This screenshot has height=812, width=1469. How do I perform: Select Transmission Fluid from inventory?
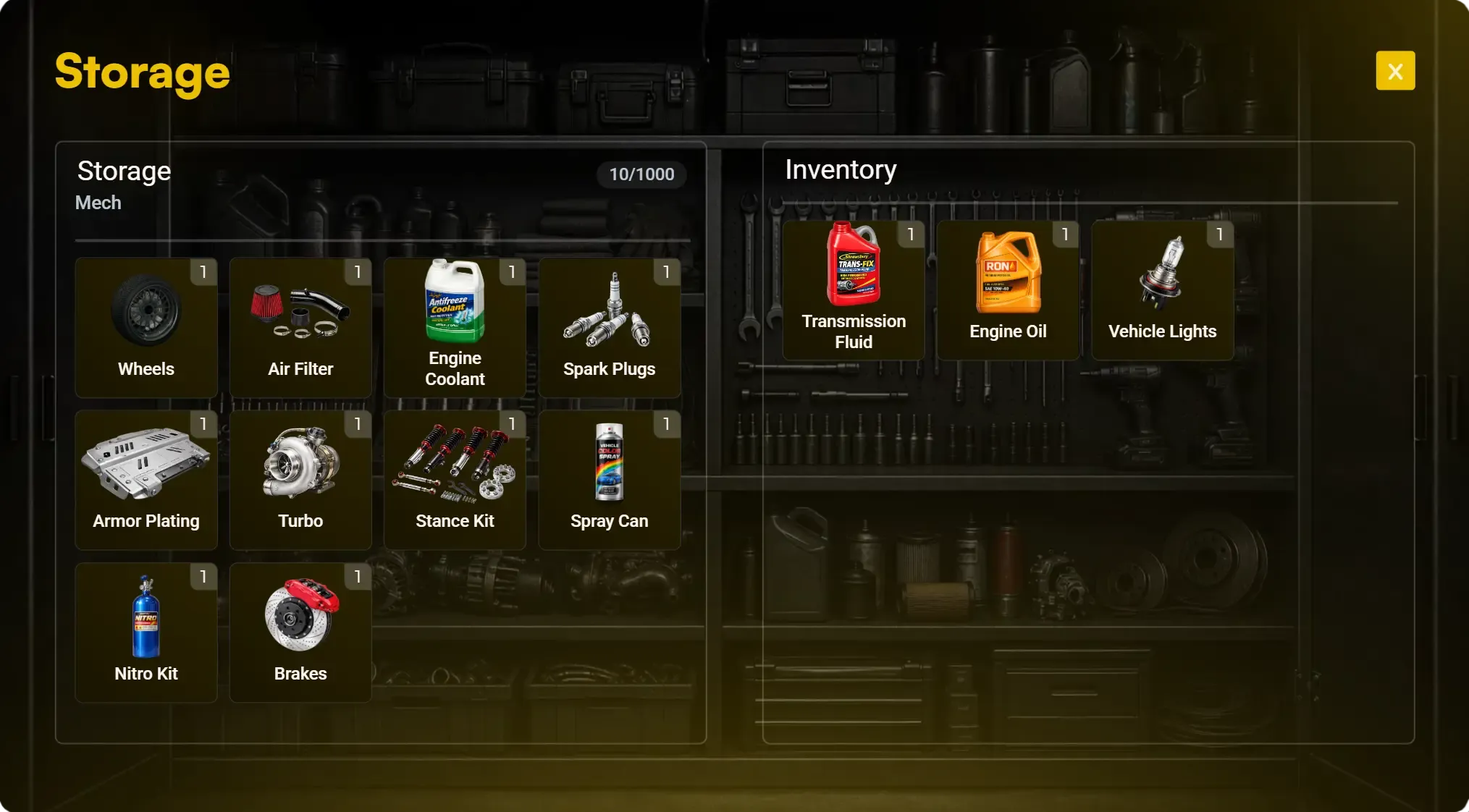click(854, 289)
